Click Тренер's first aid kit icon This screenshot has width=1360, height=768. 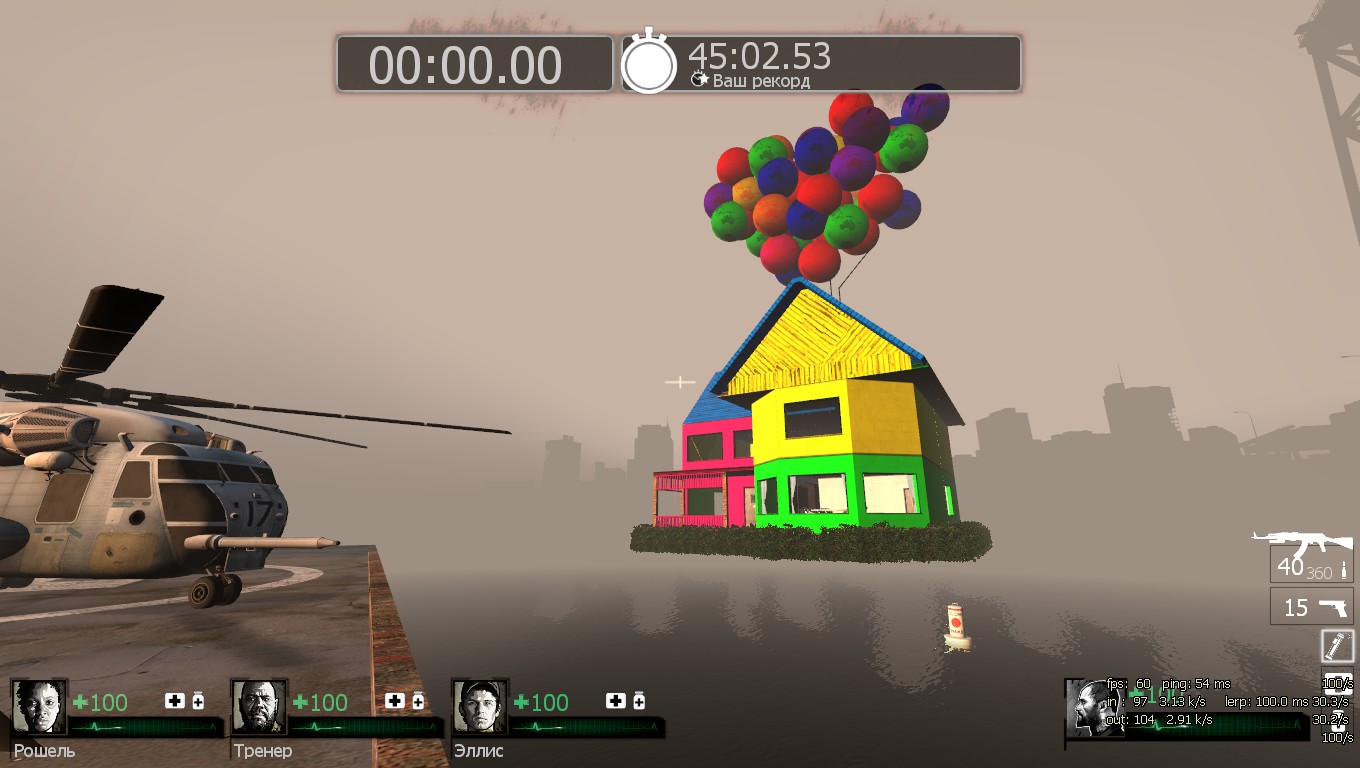click(396, 701)
